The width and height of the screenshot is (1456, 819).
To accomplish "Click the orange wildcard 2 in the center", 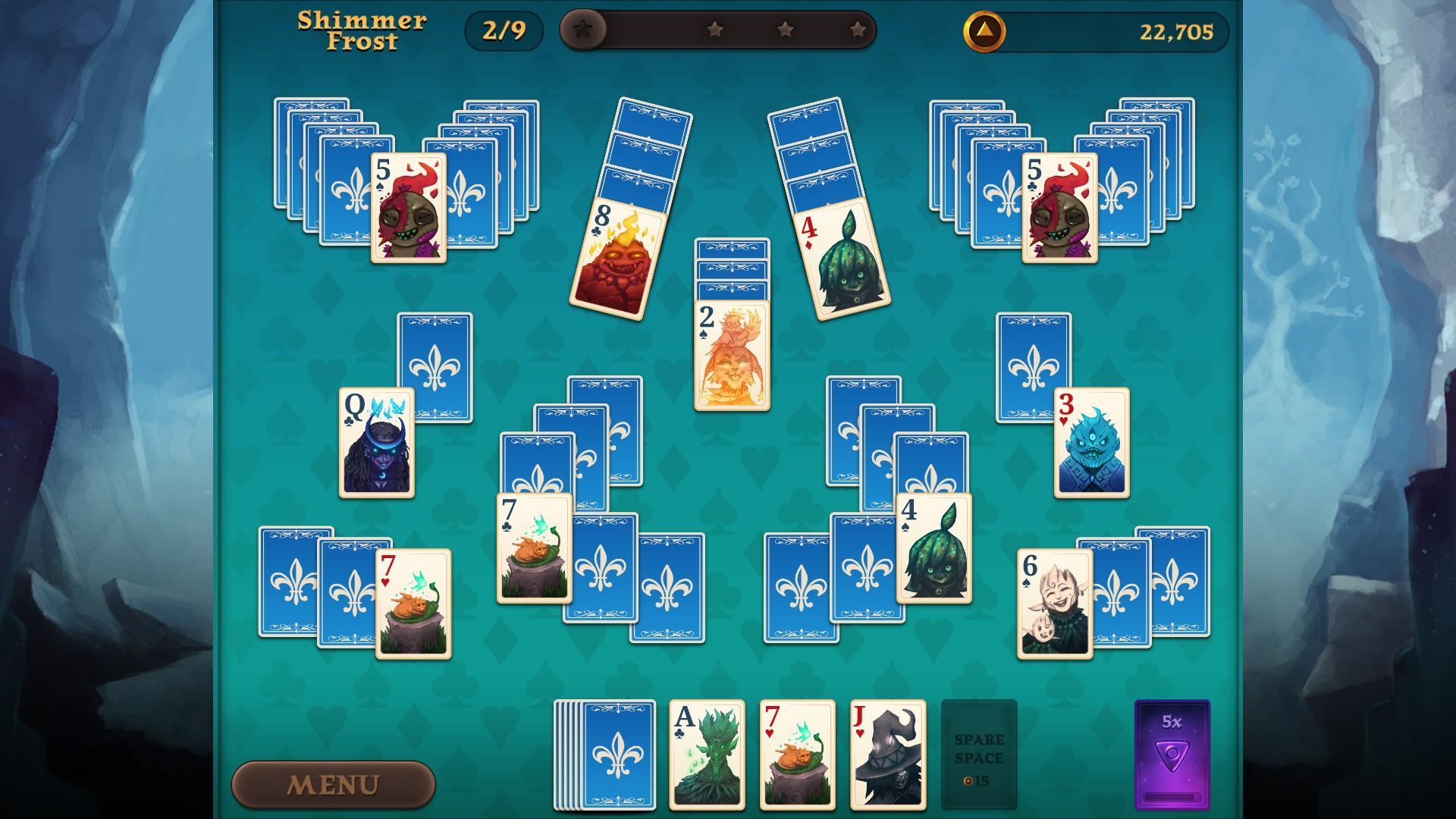I will click(731, 353).
